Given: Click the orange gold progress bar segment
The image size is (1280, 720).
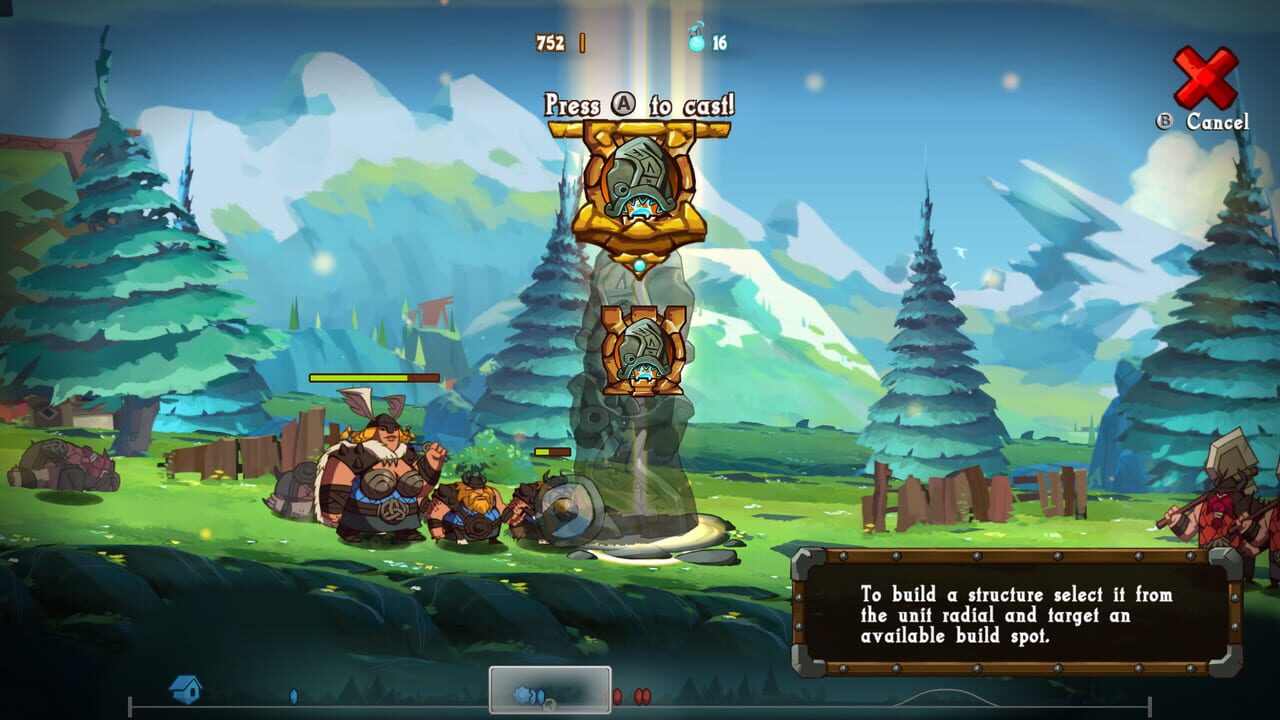Looking at the screenshot, I should [583, 41].
